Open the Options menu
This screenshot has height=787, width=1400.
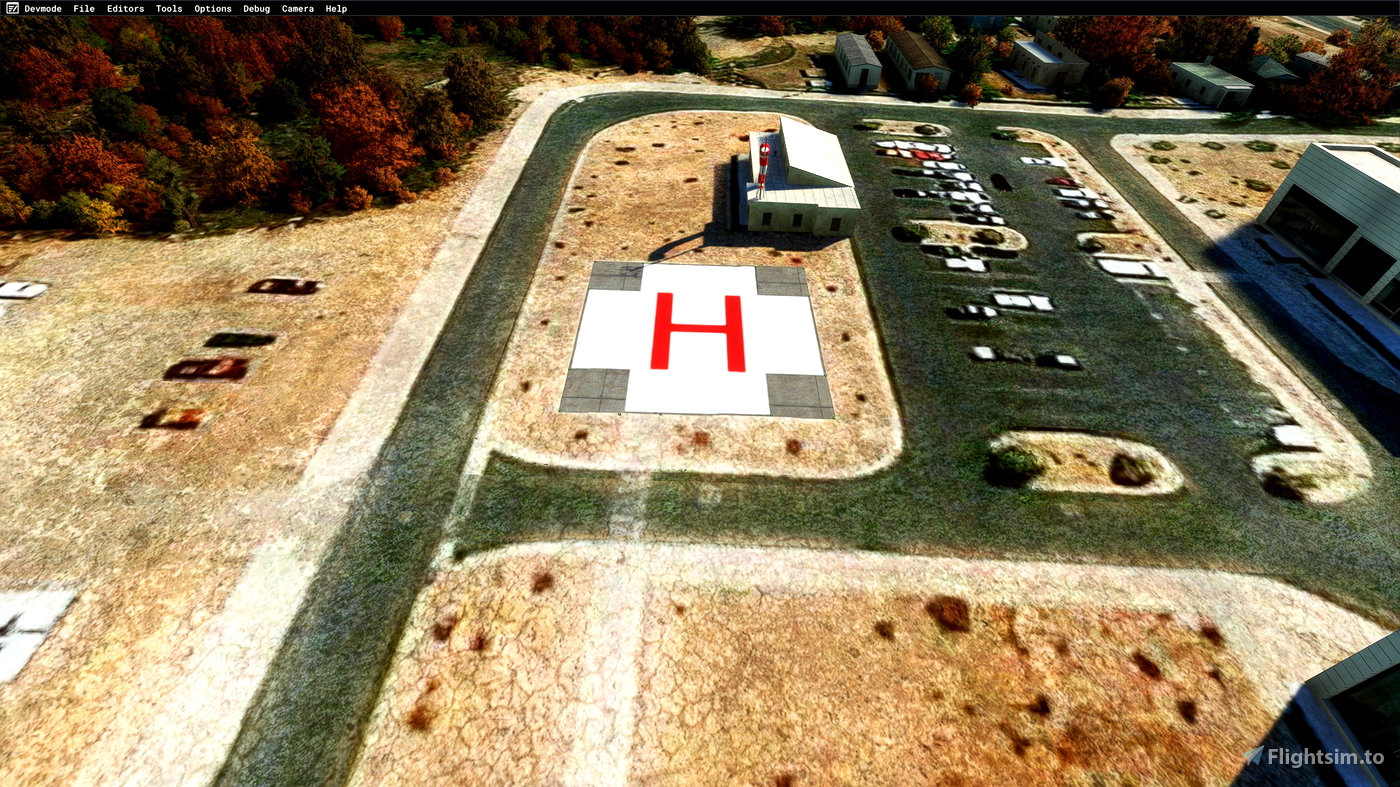click(212, 8)
